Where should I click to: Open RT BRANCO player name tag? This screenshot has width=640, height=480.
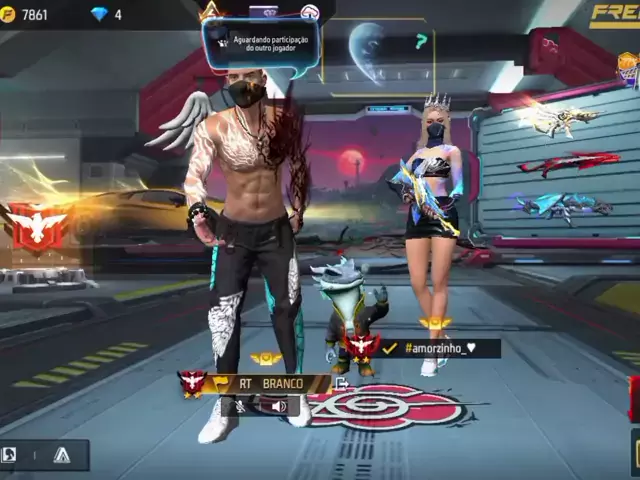[268, 383]
